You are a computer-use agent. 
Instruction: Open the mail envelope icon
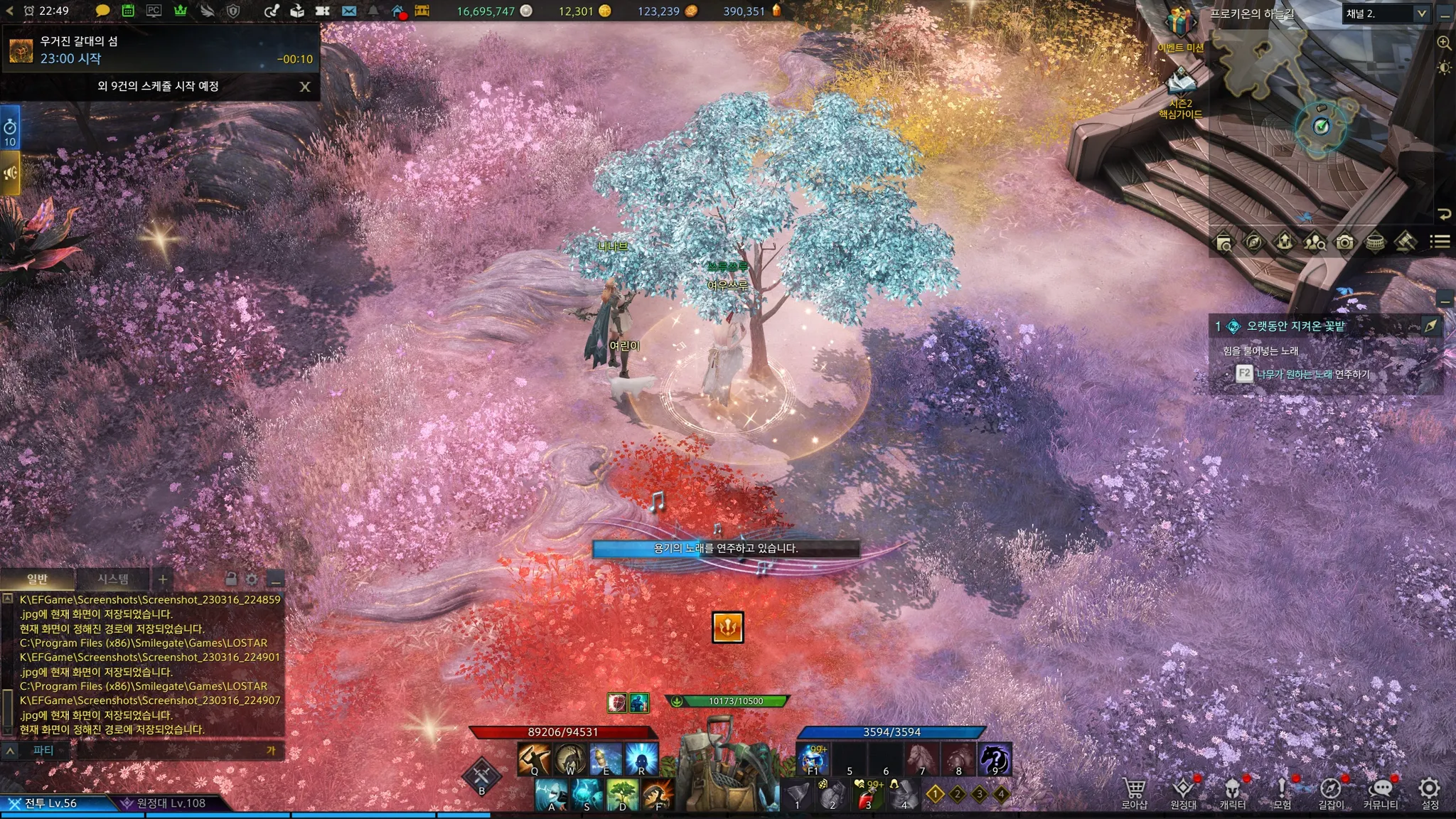point(348,11)
